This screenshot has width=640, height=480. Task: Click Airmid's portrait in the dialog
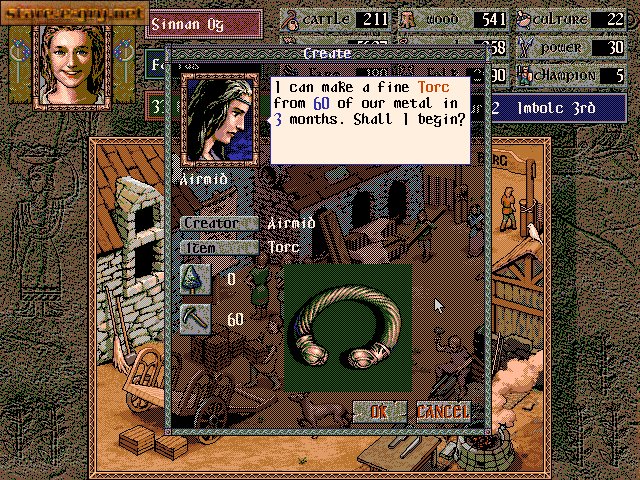tap(221, 119)
